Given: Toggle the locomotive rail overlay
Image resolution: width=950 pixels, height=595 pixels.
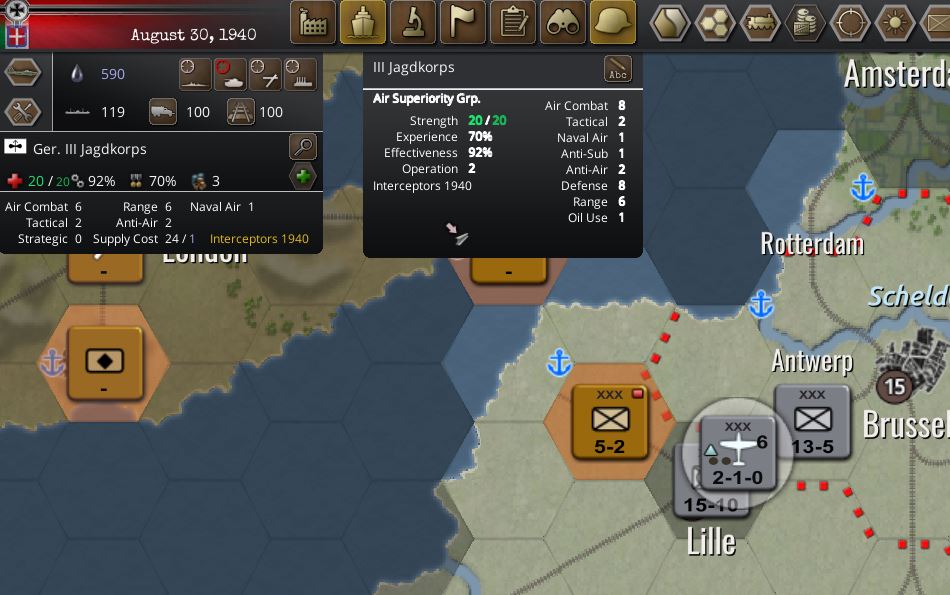Looking at the screenshot, I should [x=760, y=23].
